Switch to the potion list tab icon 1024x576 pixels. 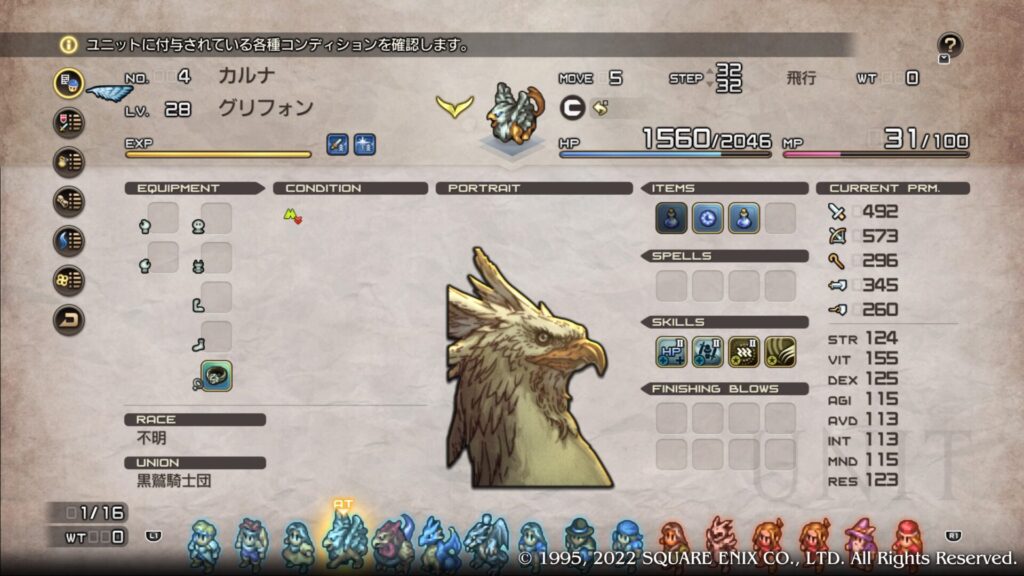(x=69, y=162)
